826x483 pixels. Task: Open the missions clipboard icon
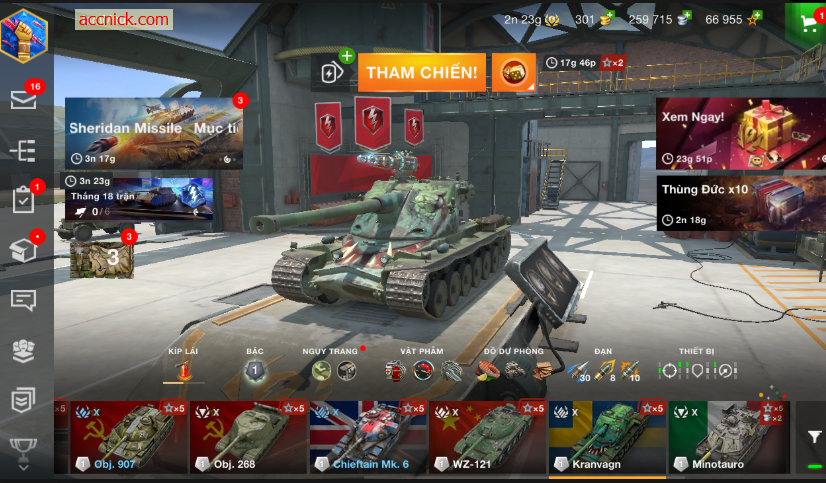24,199
